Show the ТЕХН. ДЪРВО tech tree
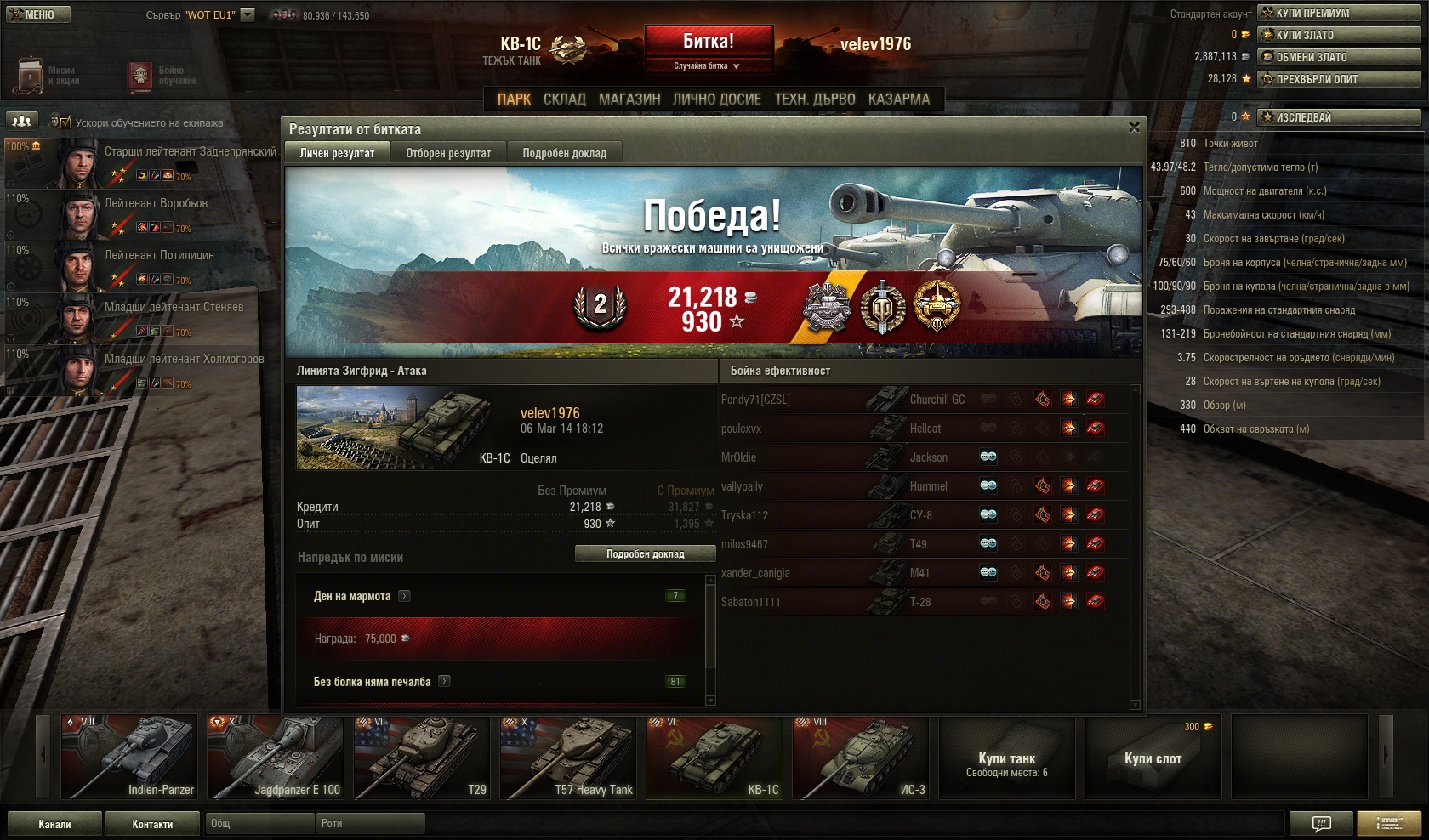Screen dimensions: 1429x840 click(814, 99)
